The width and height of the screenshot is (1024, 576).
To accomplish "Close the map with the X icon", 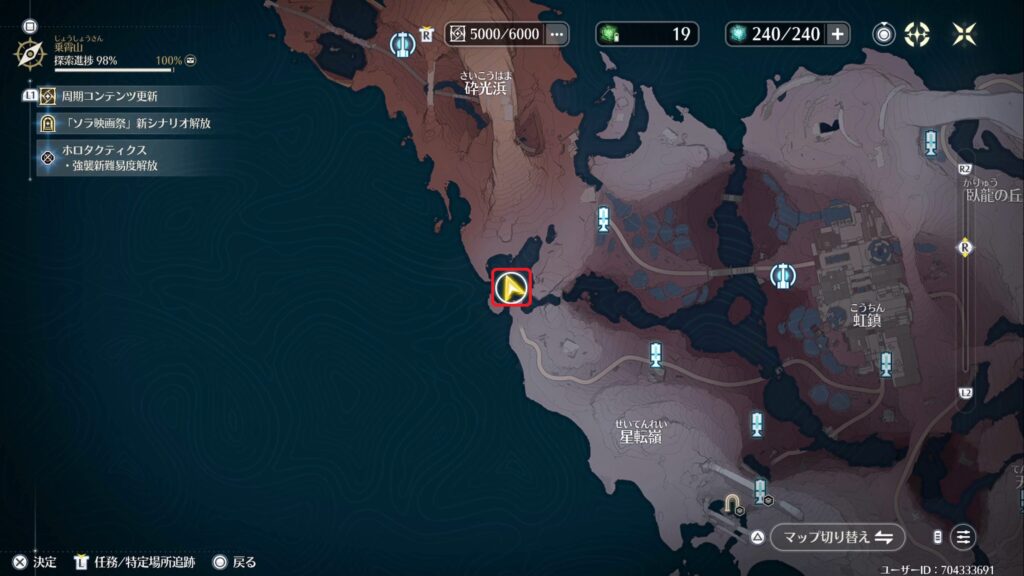I will click(x=964, y=34).
